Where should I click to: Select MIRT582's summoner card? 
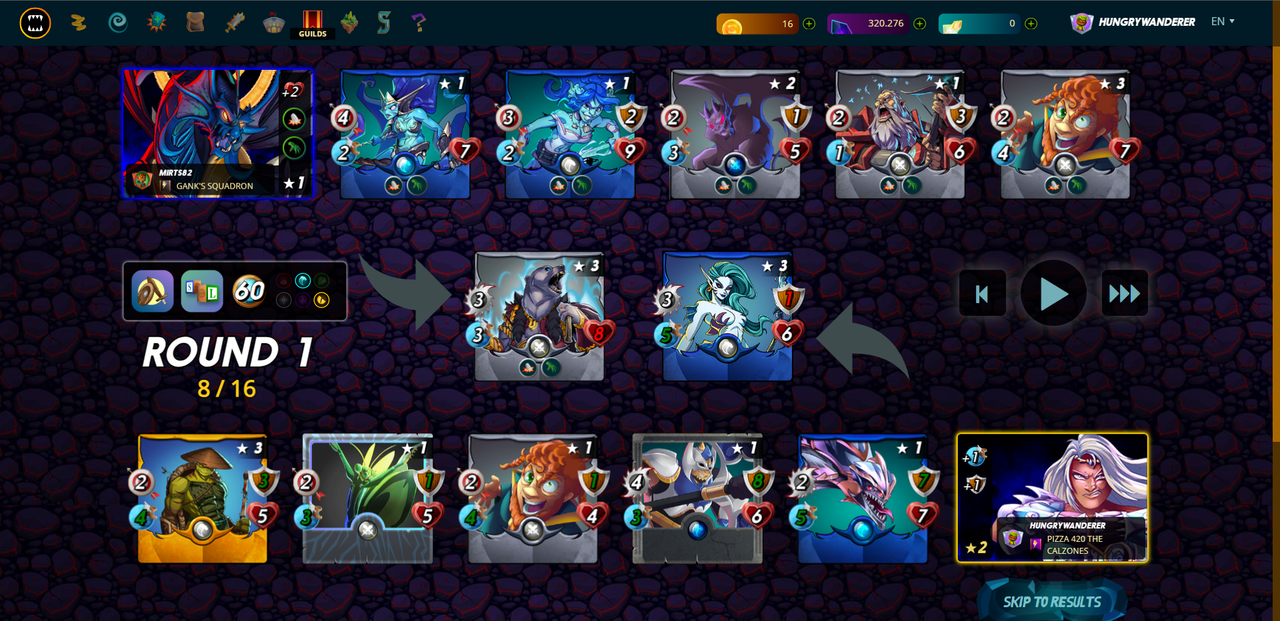(x=217, y=133)
